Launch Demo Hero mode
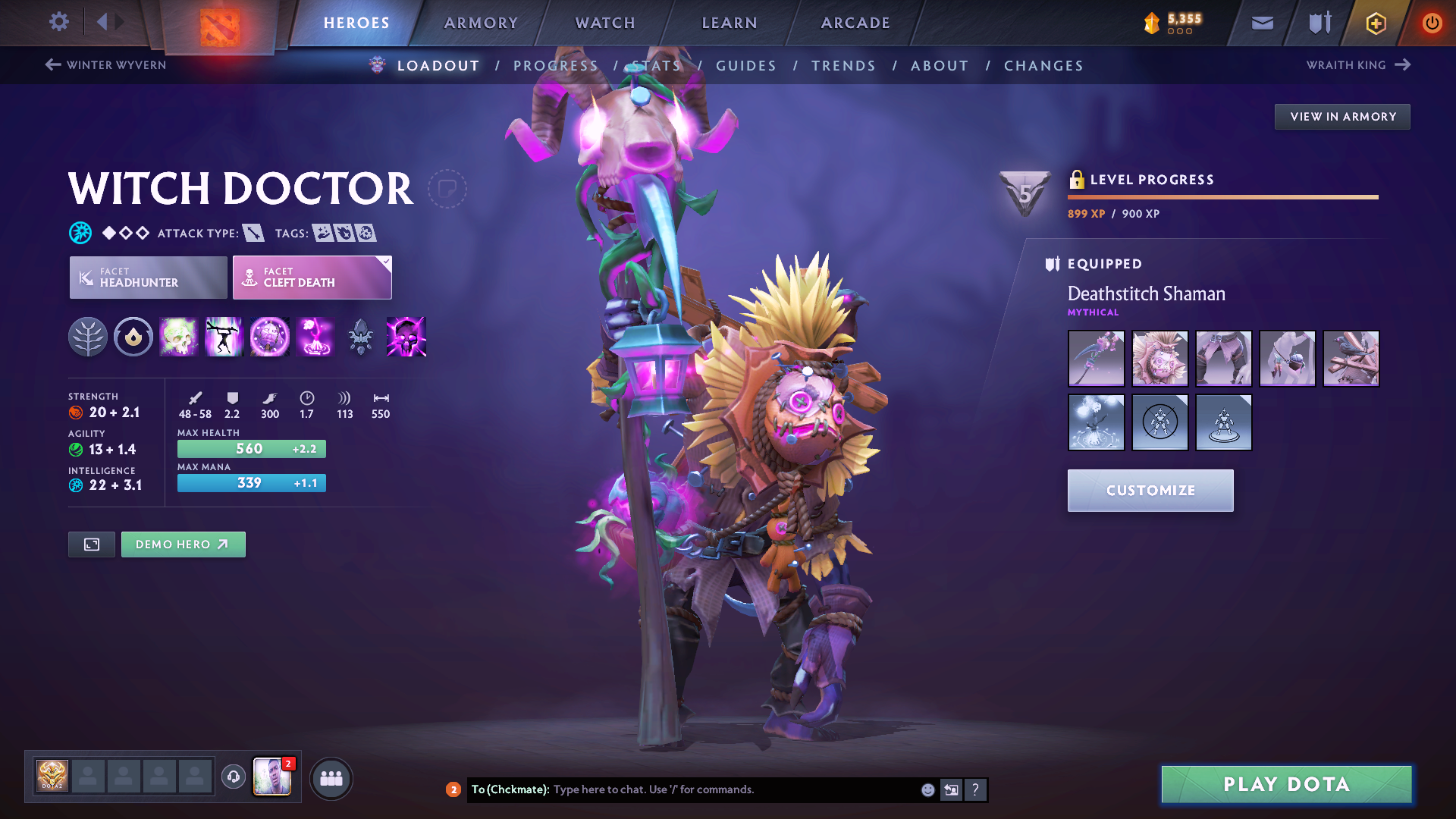1456x819 pixels. pyautogui.click(x=183, y=544)
